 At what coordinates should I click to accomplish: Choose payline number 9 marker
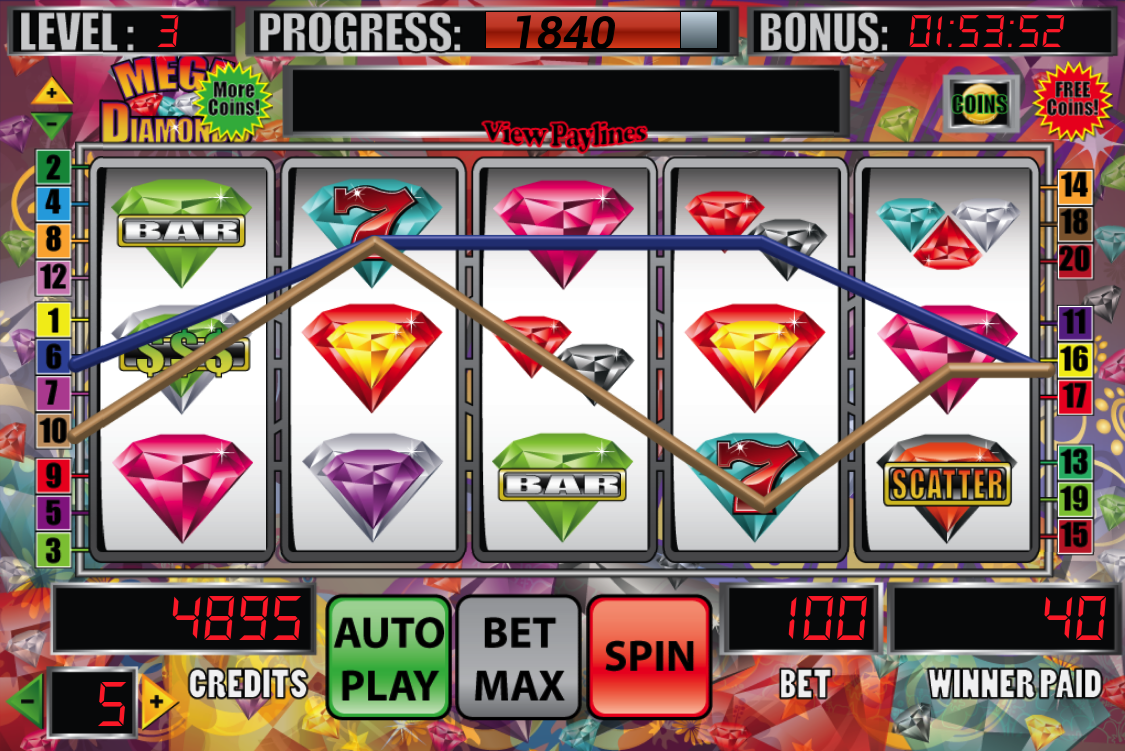(x=52, y=475)
